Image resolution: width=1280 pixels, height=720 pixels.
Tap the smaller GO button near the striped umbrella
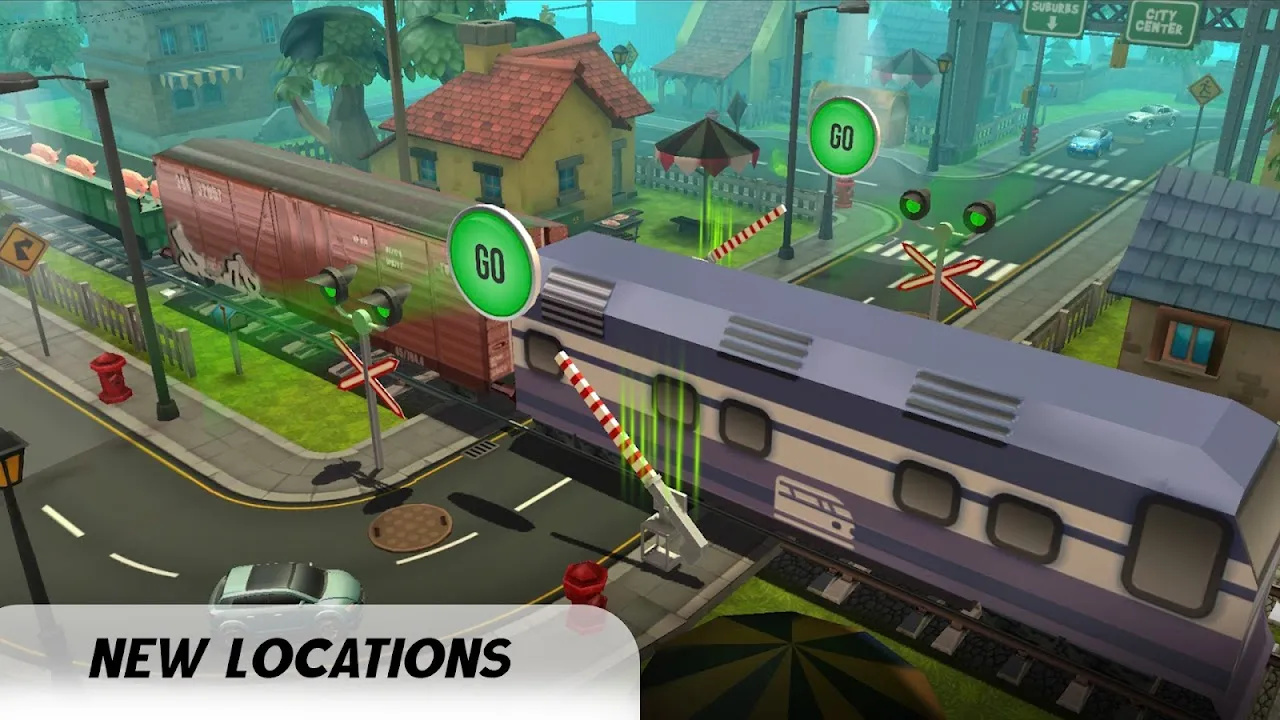[x=843, y=137]
